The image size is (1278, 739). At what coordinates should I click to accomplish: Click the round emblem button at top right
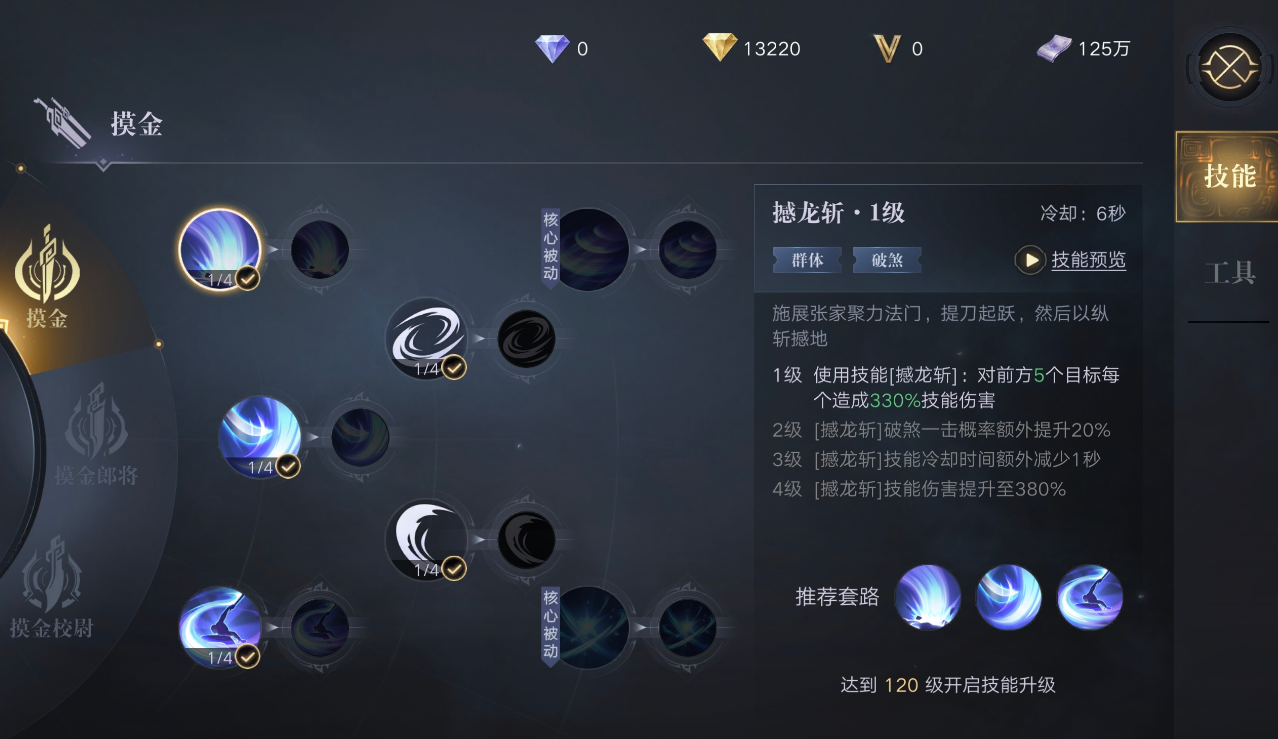click(1229, 67)
